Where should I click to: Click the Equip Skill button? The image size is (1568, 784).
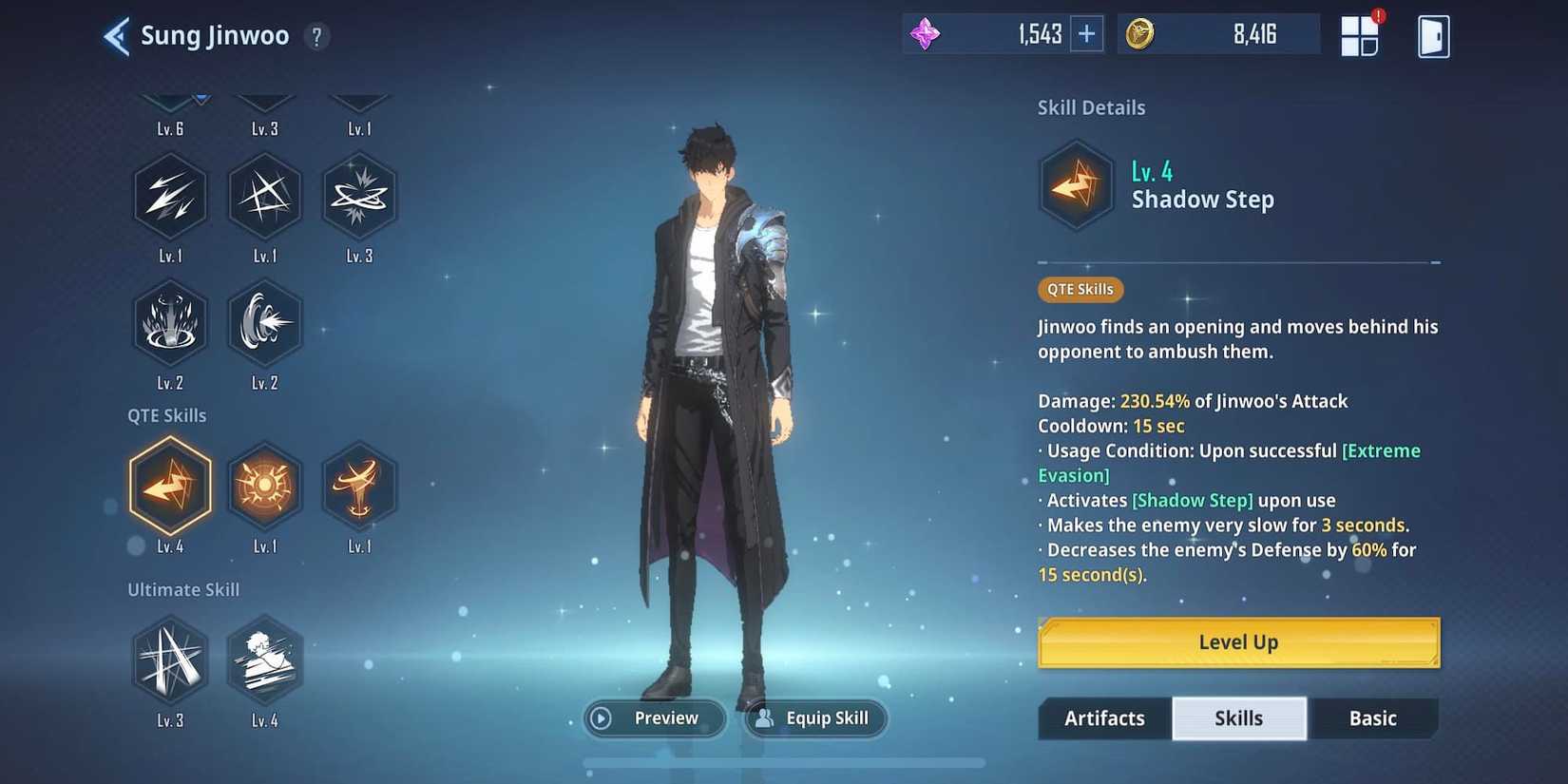(815, 718)
